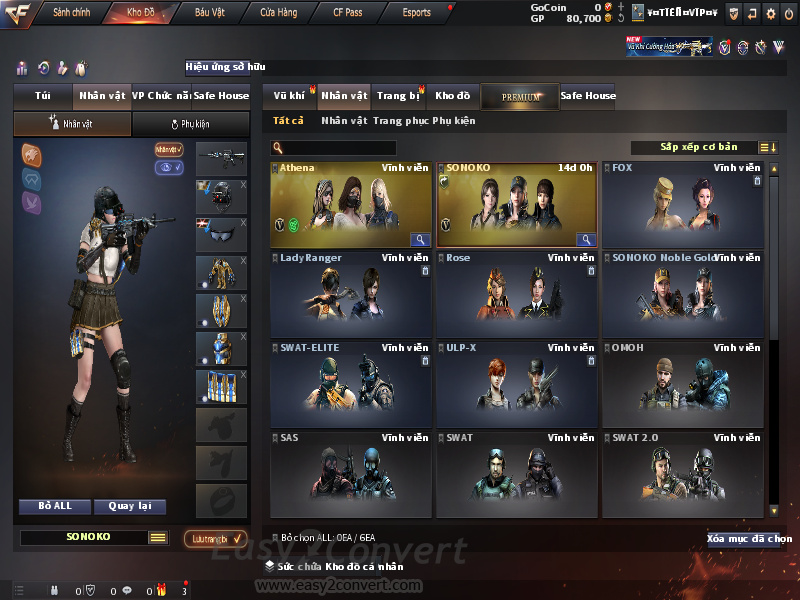Click the Bỏ ALL button
This screenshot has width=800, height=600.
[x=55, y=506]
